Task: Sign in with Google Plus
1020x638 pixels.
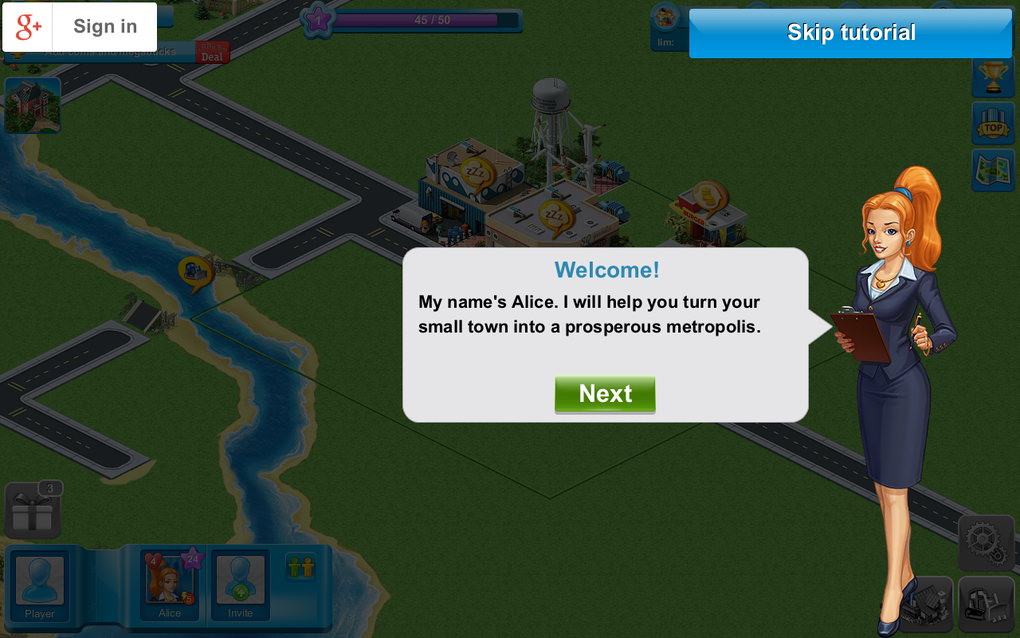Action: 80,27
